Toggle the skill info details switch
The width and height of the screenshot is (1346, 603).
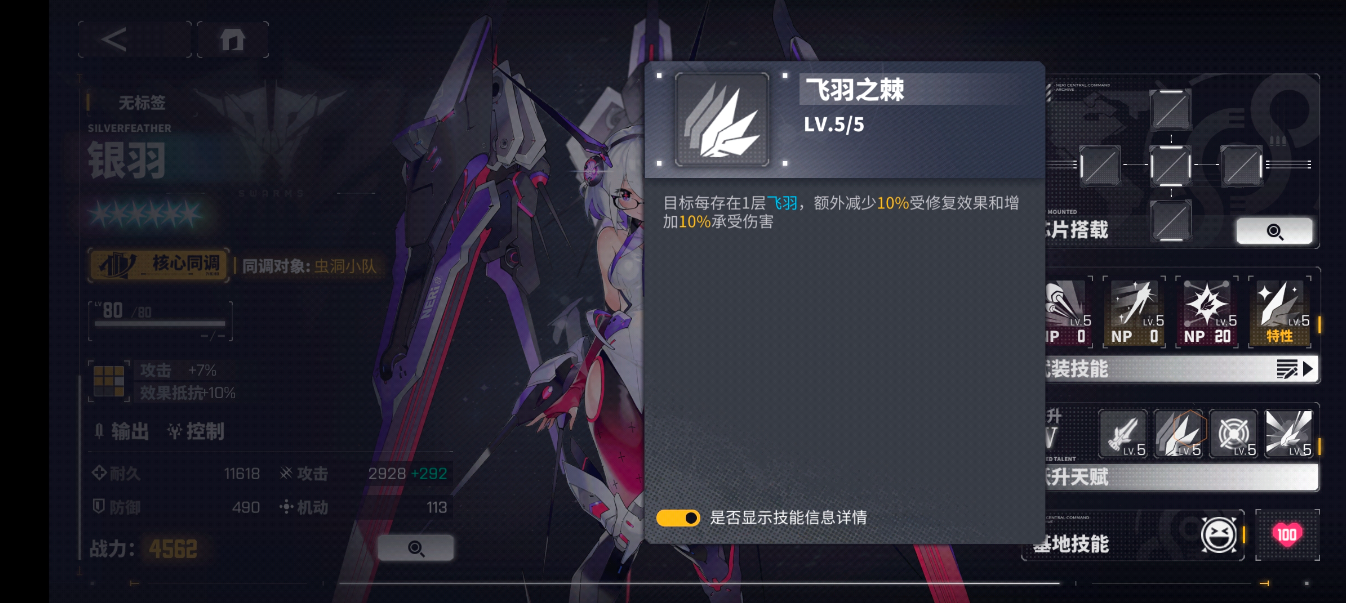point(678,518)
